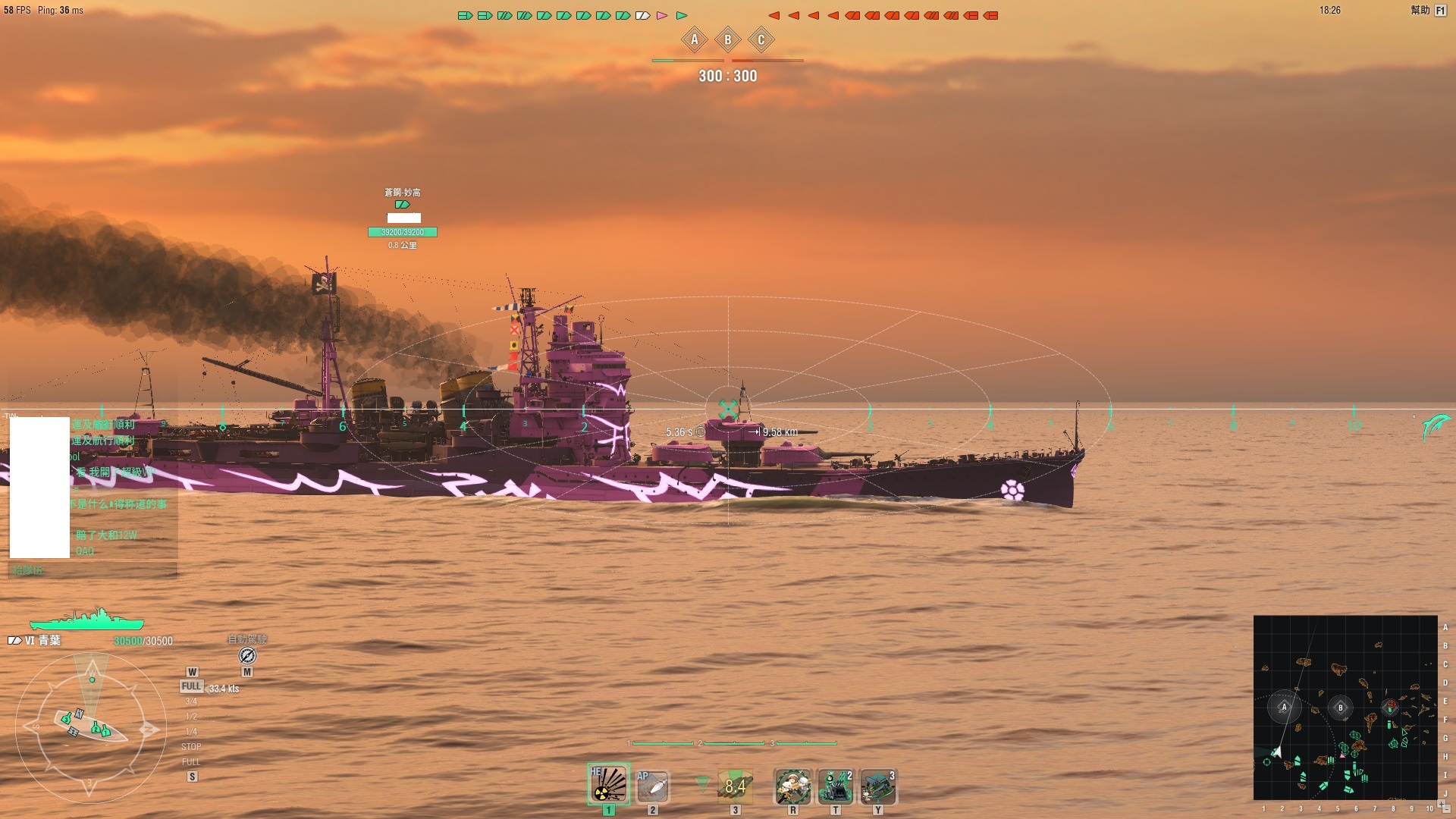Set engine telegraph to 3/4 speed
This screenshot has width=1456, height=819.
pos(191,701)
